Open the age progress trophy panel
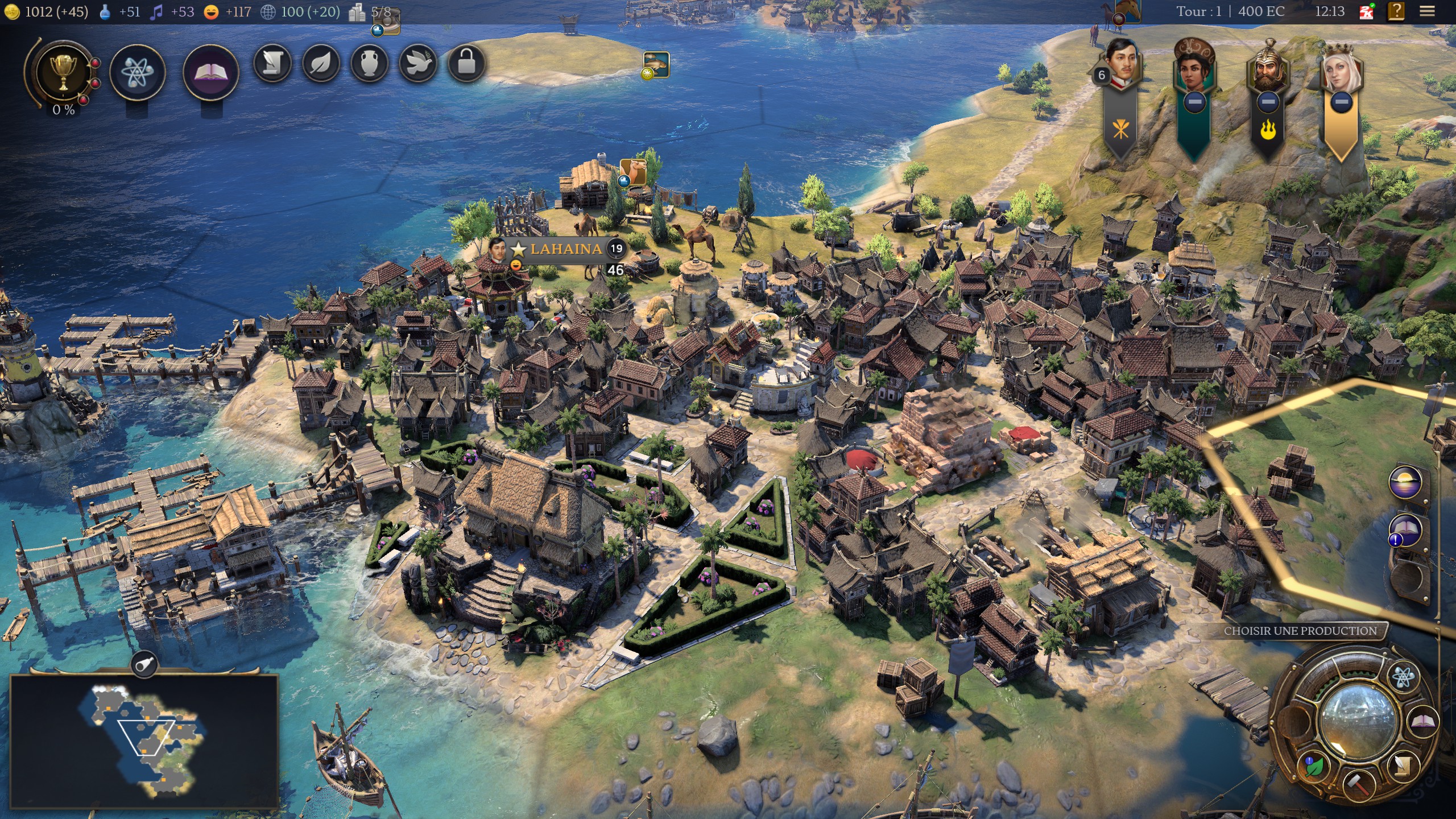This screenshot has height=819, width=1456. 63,73
